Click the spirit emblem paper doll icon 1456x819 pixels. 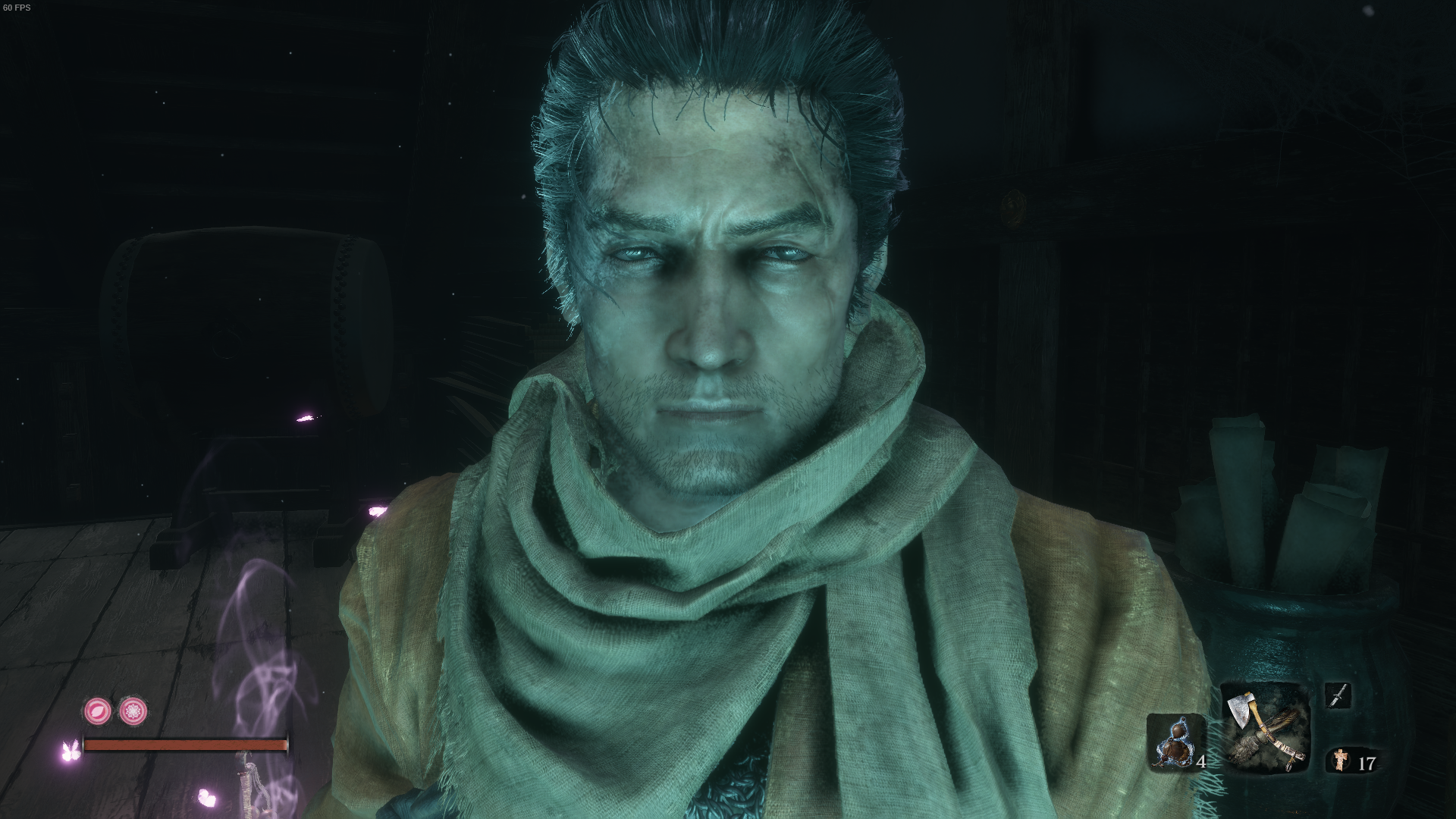pyautogui.click(x=1341, y=759)
